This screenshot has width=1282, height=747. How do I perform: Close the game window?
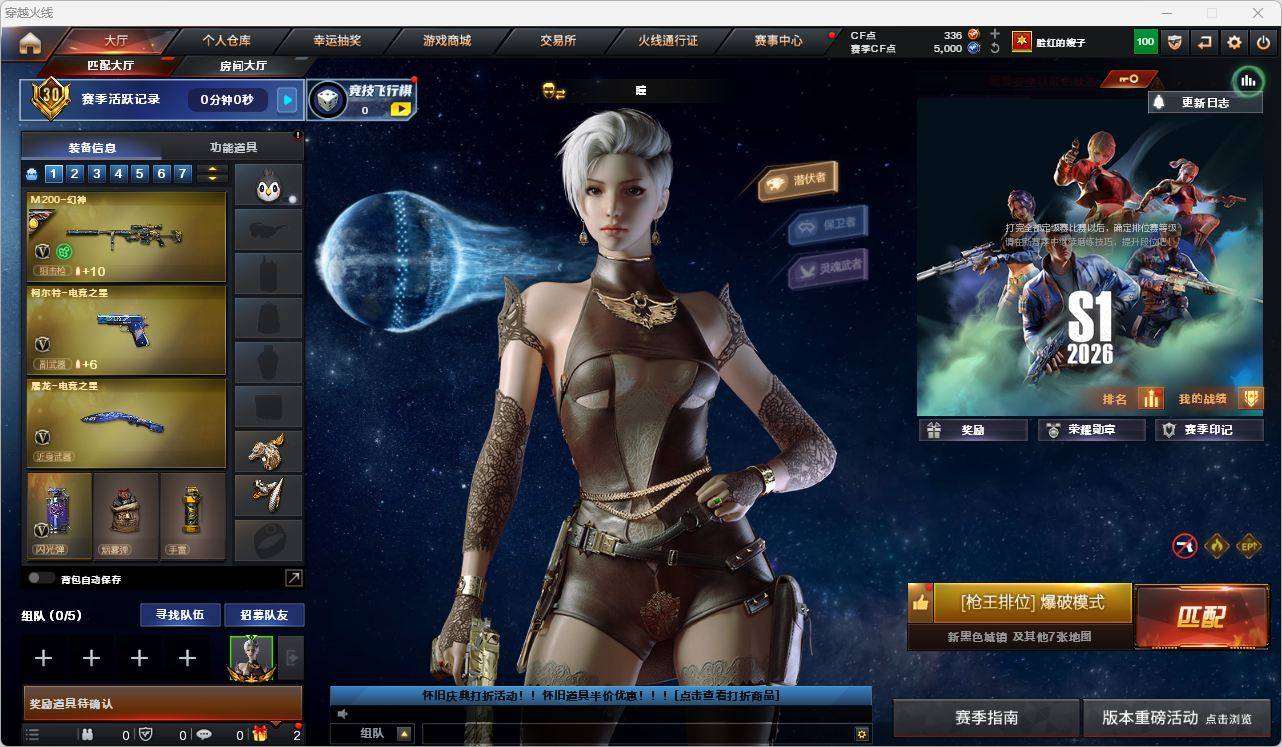1259,13
